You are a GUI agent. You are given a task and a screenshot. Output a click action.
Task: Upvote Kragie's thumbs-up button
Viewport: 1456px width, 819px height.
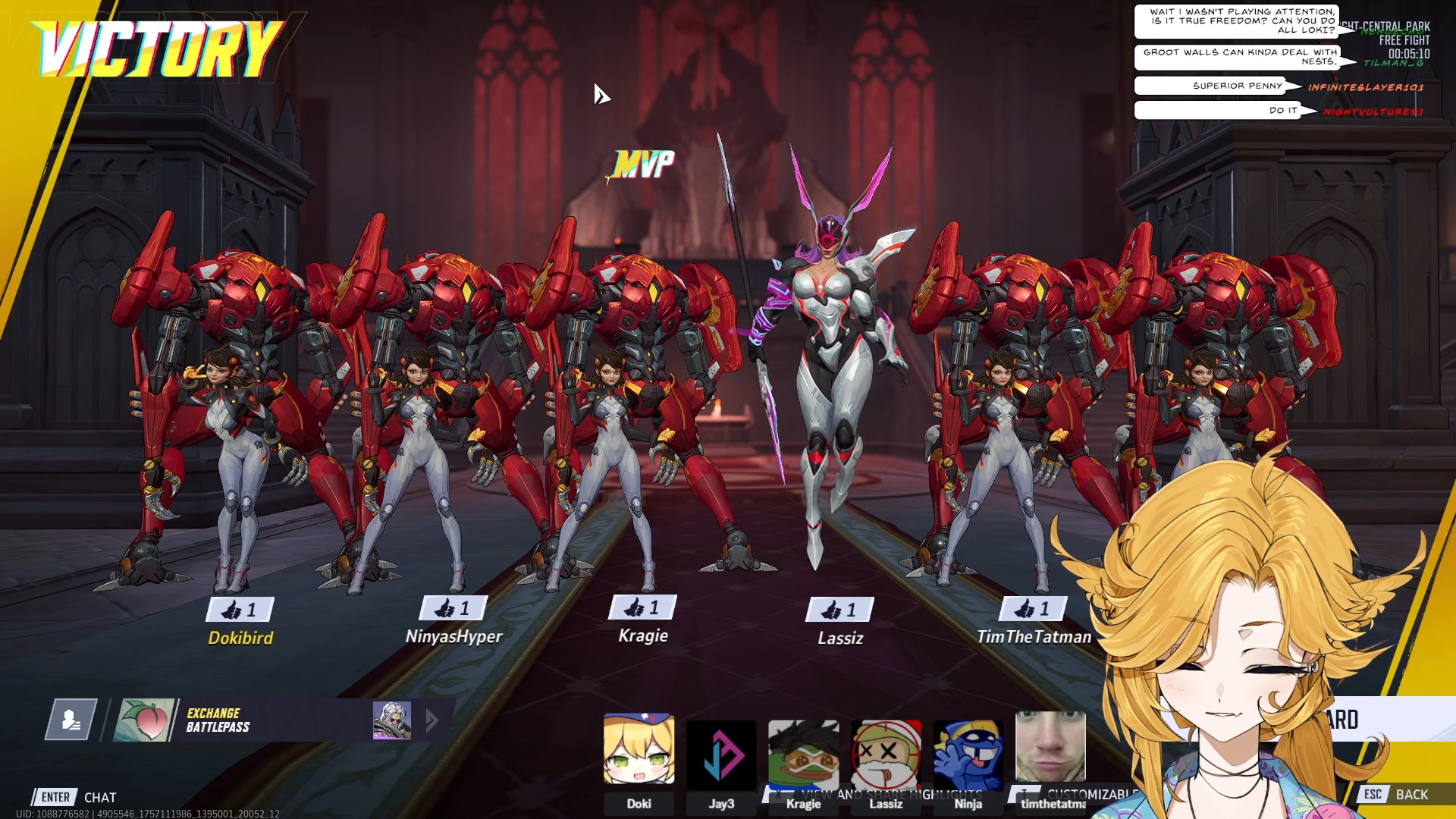642,607
